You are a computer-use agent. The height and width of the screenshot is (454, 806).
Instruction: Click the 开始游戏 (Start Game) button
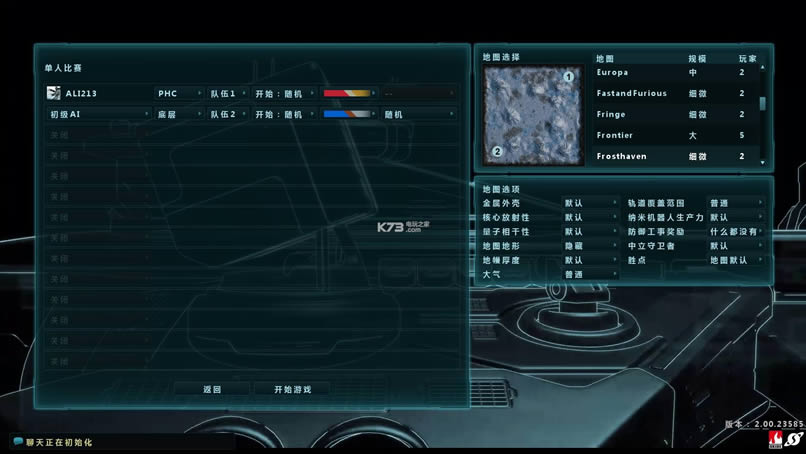291,389
